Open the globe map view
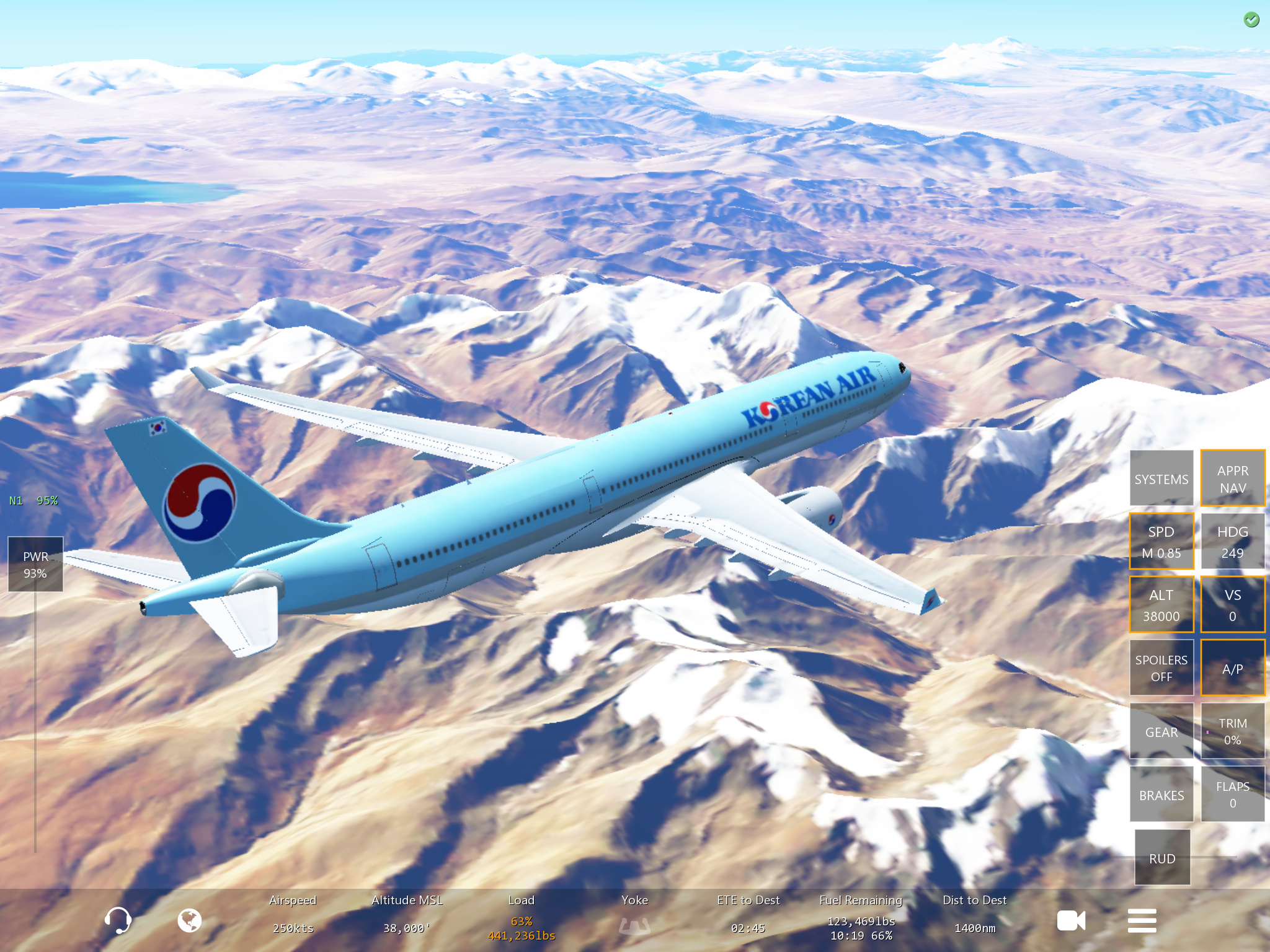1270x952 pixels. tap(189, 920)
